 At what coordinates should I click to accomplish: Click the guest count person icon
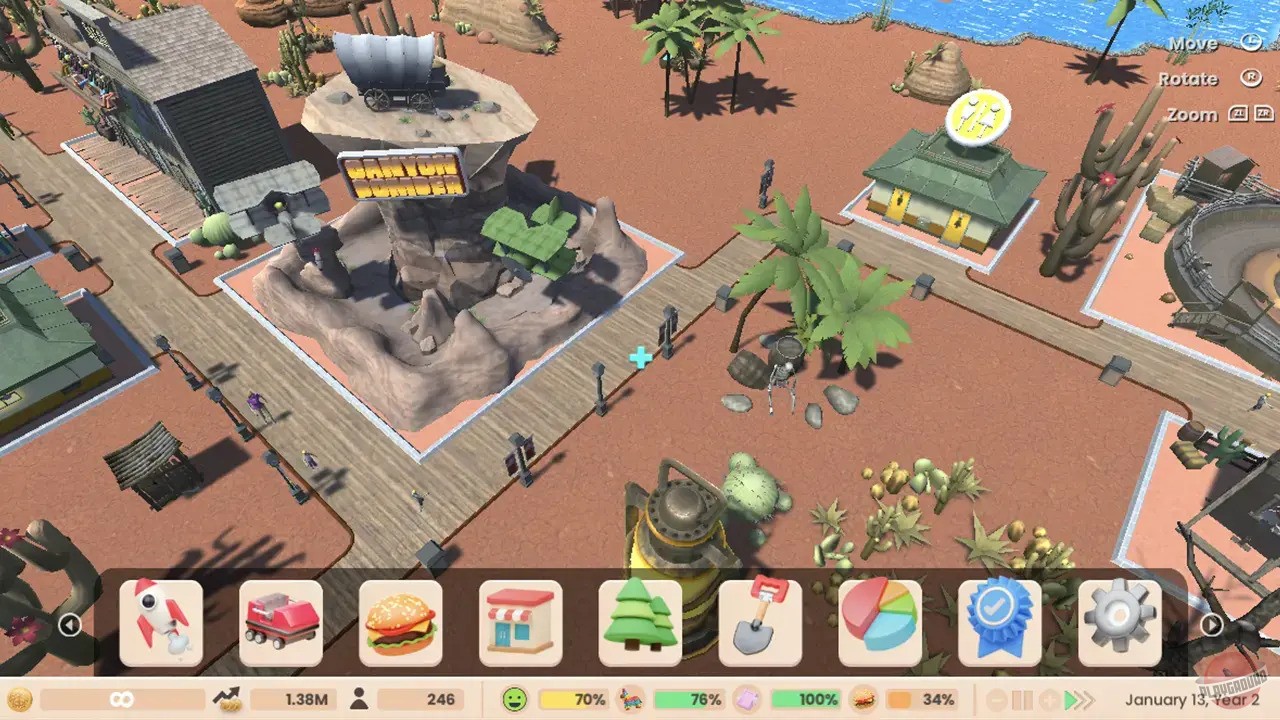pyautogui.click(x=358, y=699)
